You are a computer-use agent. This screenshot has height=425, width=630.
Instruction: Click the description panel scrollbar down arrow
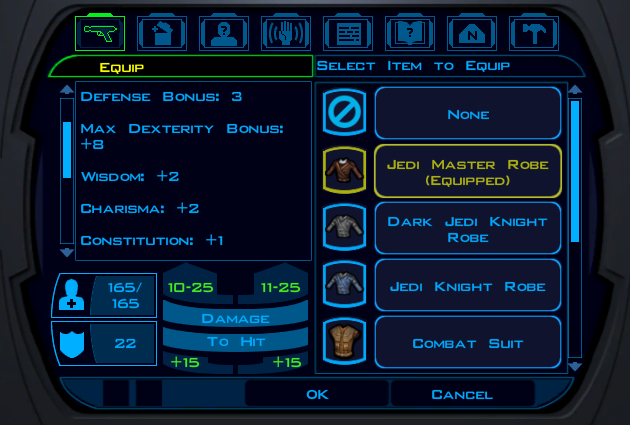(x=67, y=252)
